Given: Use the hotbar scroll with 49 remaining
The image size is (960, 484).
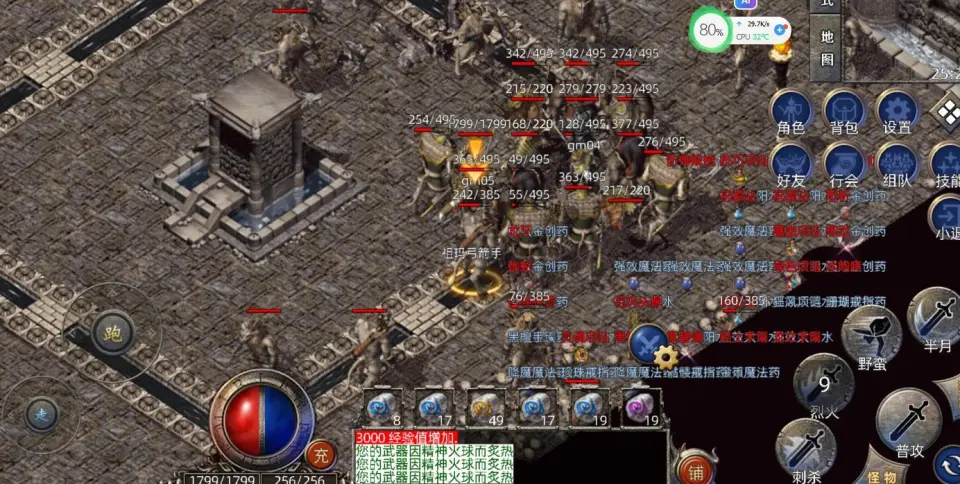Looking at the screenshot, I should pyautogui.click(x=484, y=408).
